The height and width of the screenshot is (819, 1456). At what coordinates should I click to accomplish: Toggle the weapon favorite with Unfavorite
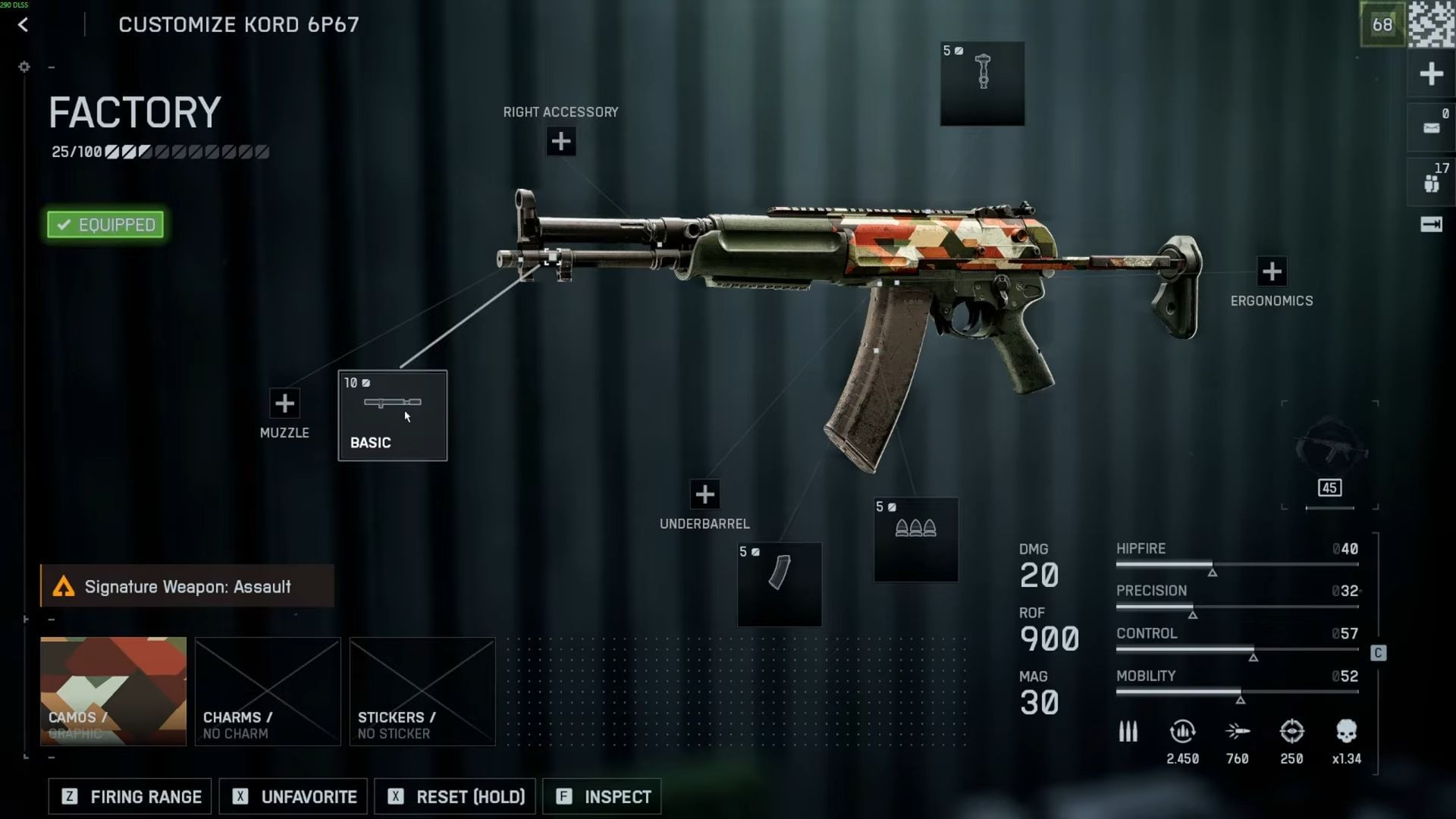(x=293, y=796)
